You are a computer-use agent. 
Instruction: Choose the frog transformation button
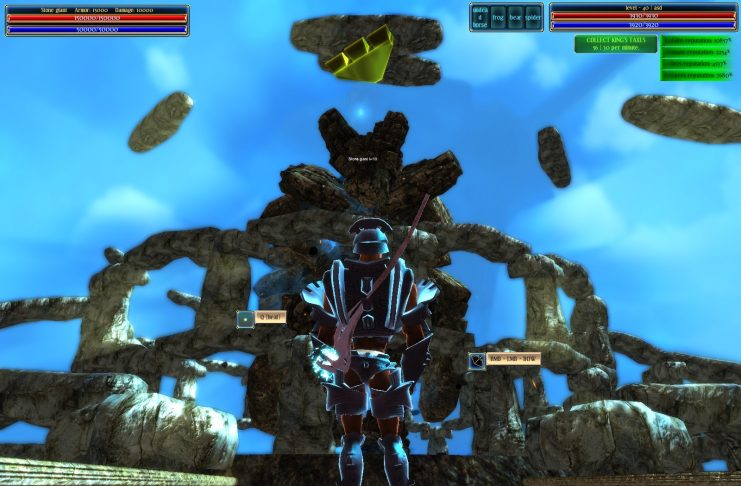498,17
